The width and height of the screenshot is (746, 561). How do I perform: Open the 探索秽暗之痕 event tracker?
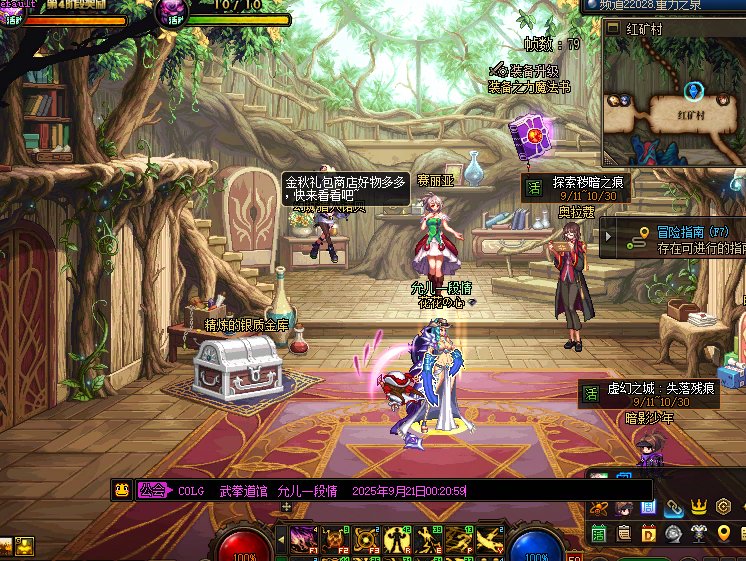point(589,183)
